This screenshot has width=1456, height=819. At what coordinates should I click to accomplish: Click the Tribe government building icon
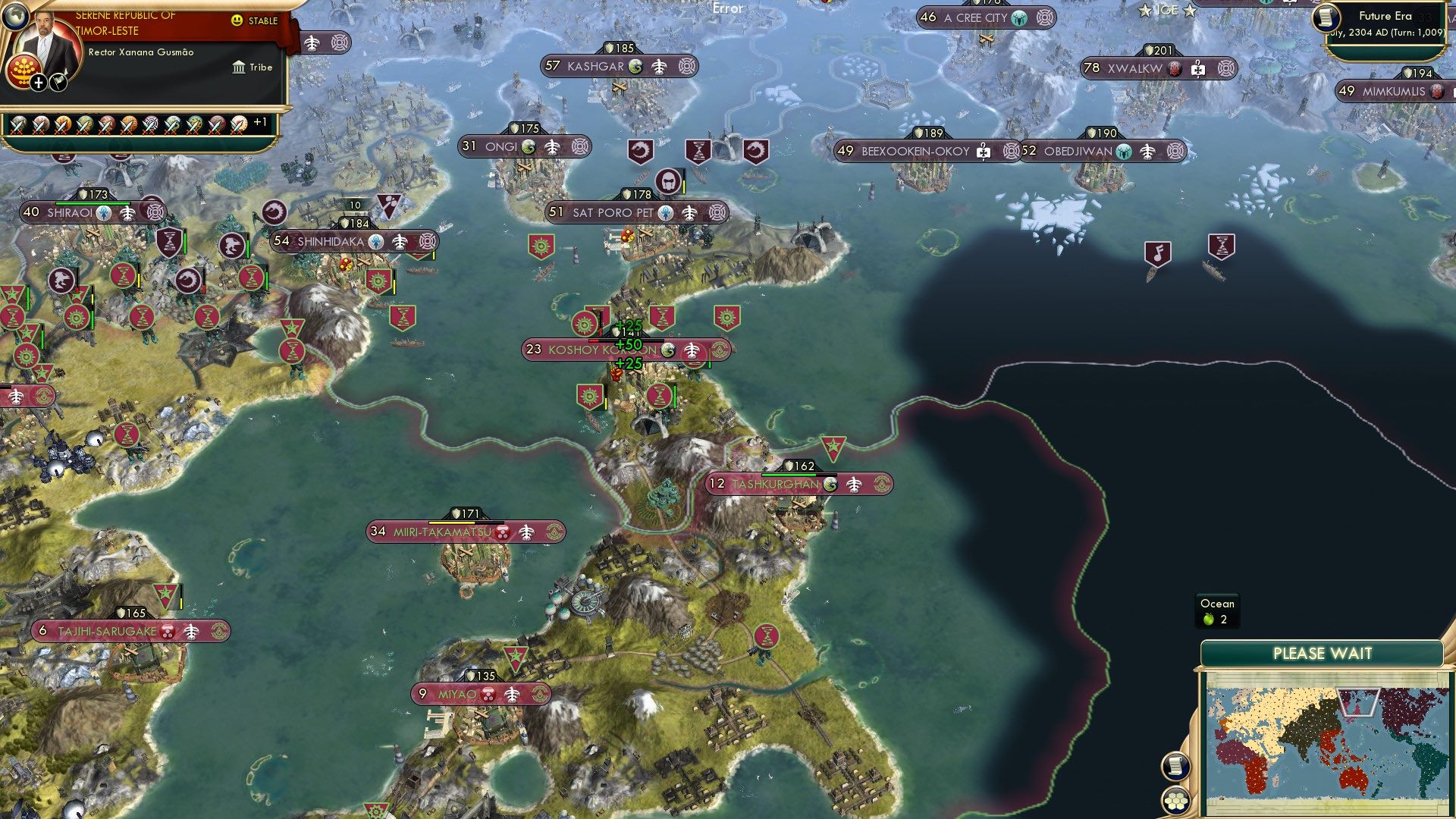240,68
